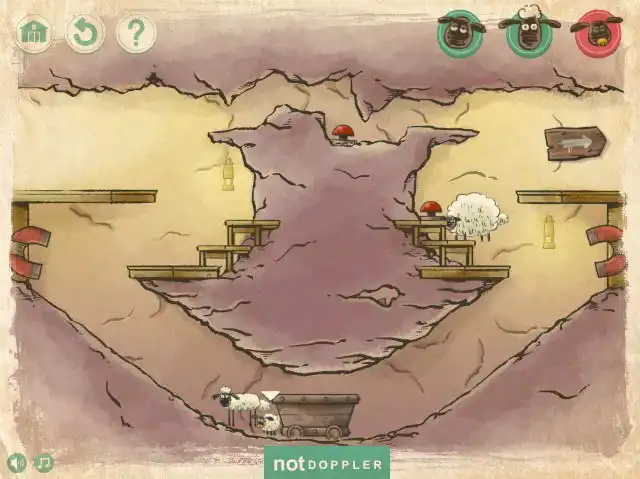Toggle the sound effects speaker icon
This screenshot has height=479, width=640.
coord(17,463)
